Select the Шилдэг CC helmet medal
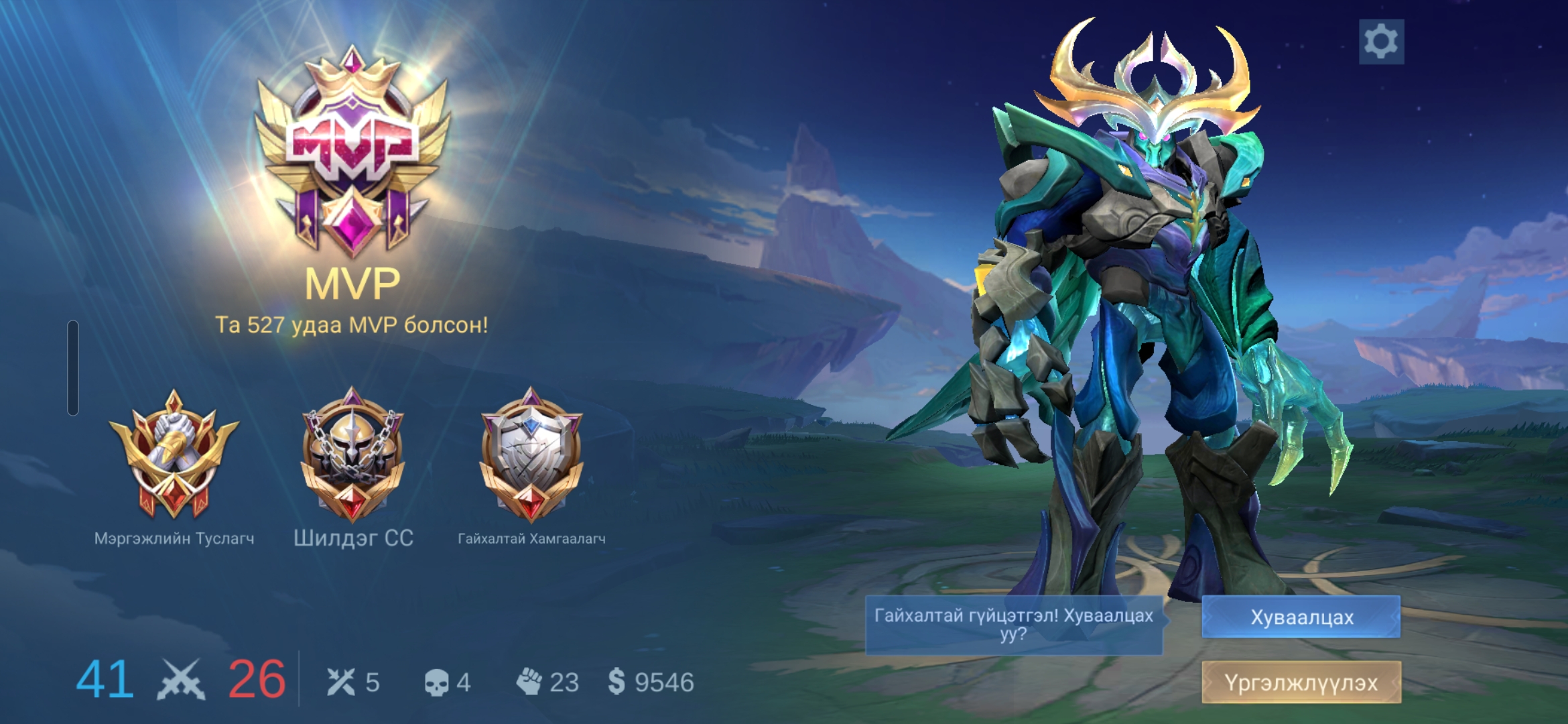 pos(353,456)
